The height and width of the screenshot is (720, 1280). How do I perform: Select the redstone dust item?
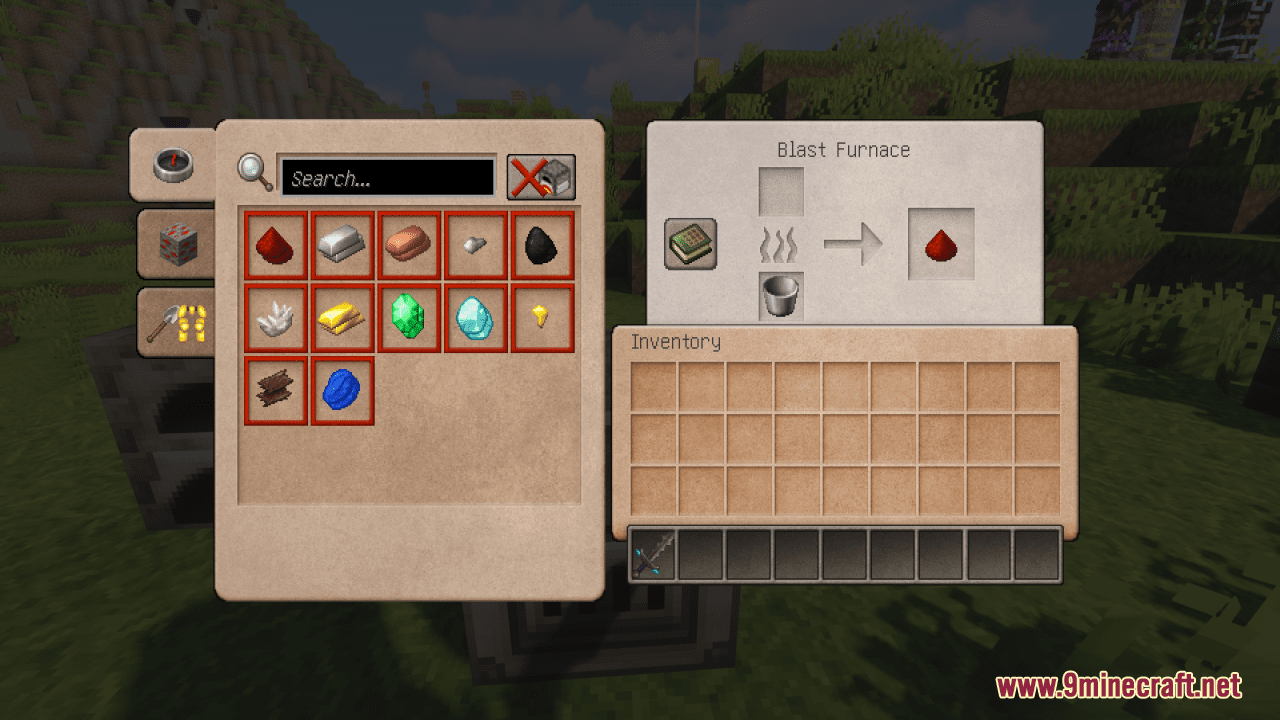pos(275,245)
